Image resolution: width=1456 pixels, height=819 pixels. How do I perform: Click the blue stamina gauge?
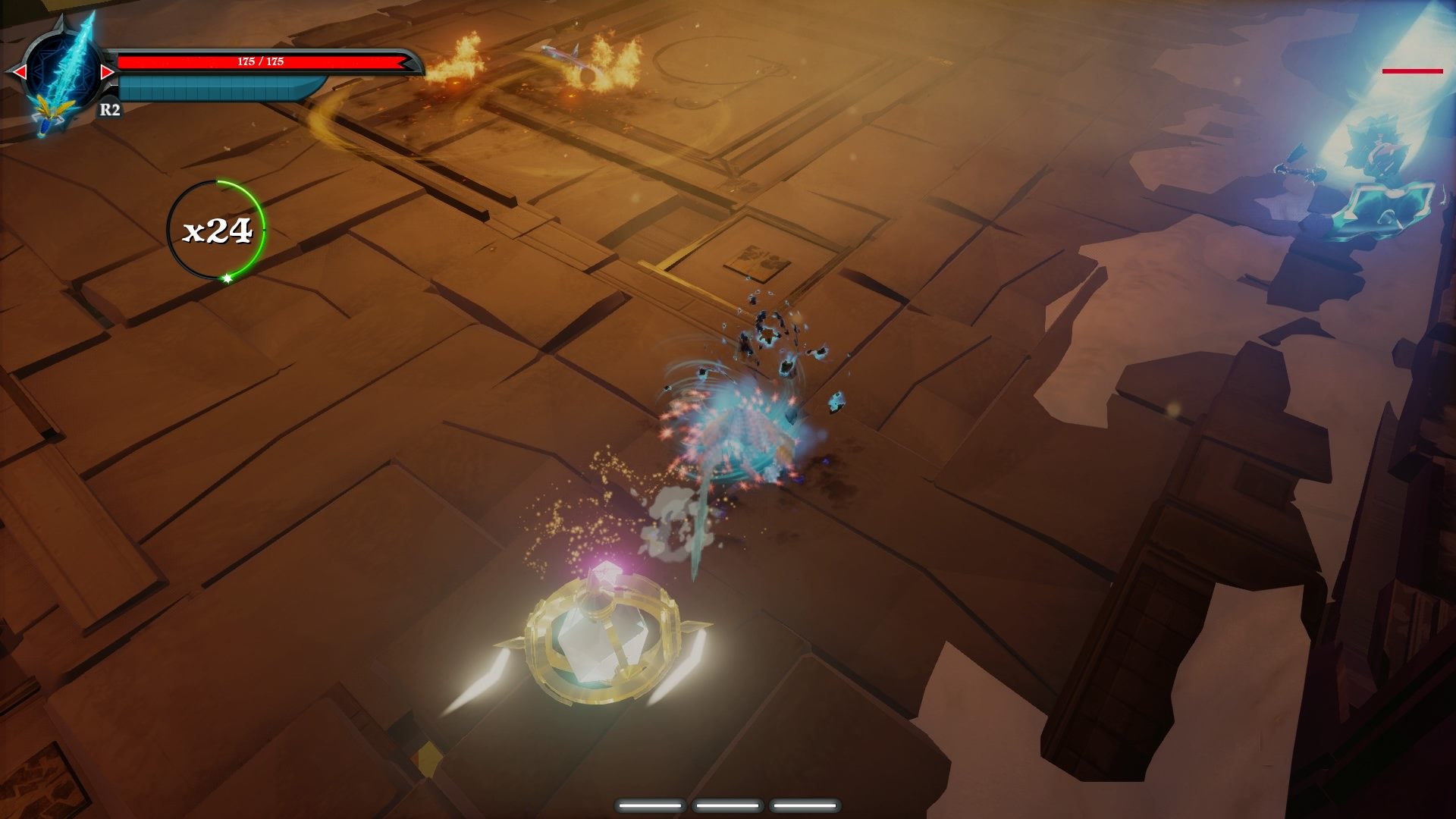[215, 89]
